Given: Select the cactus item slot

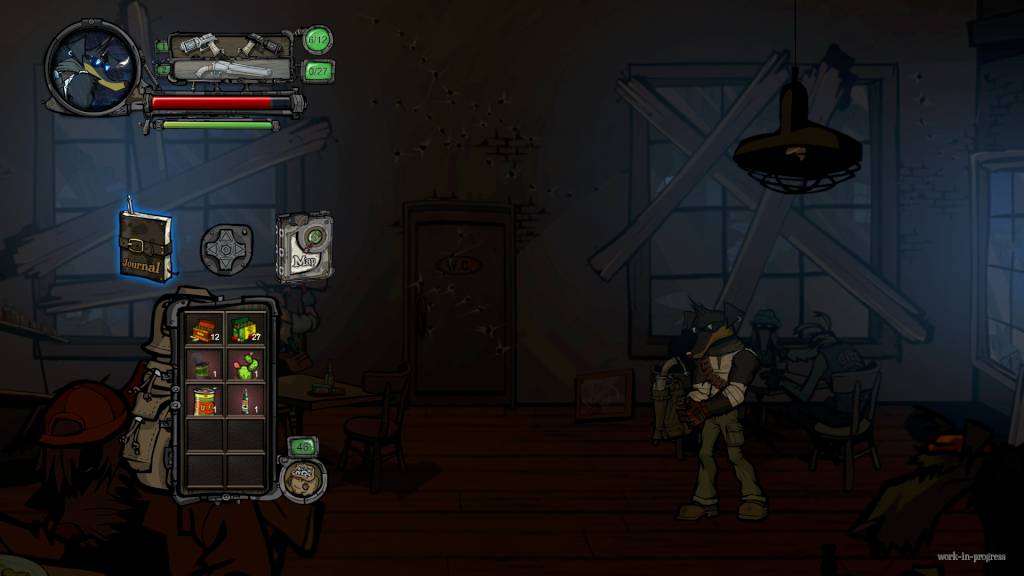Looking at the screenshot, I should pyautogui.click(x=243, y=365).
